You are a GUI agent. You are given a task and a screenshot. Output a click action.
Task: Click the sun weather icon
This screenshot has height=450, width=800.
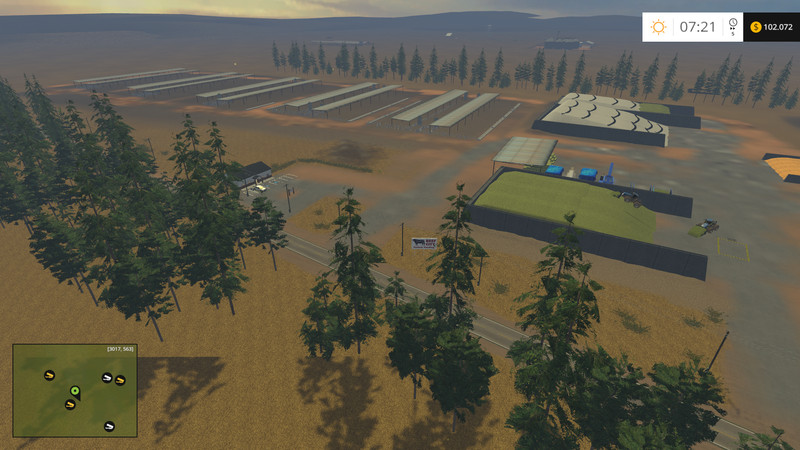pyautogui.click(x=659, y=27)
